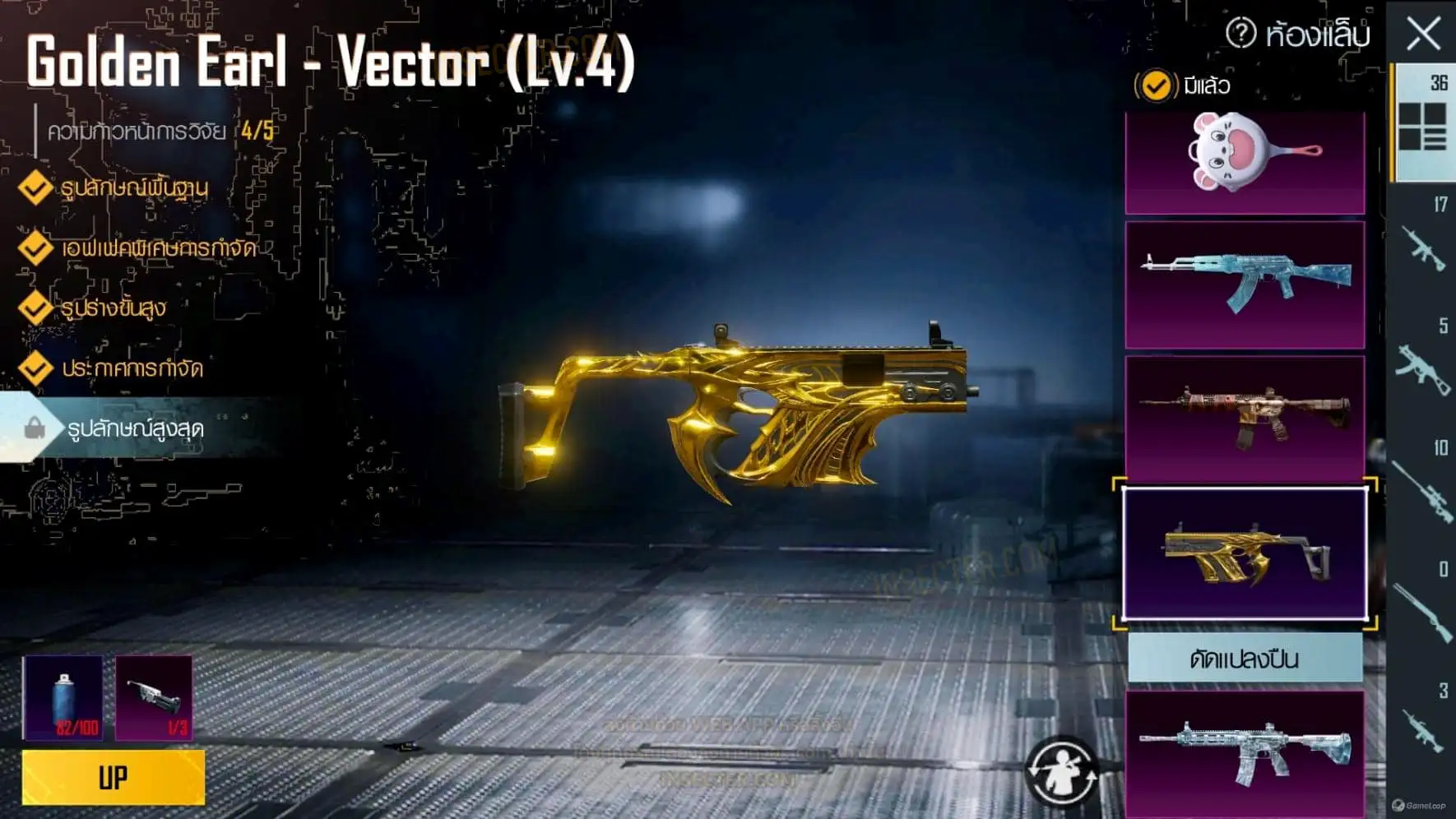
Task: Close the weapon lab screen
Action: tap(1423, 35)
